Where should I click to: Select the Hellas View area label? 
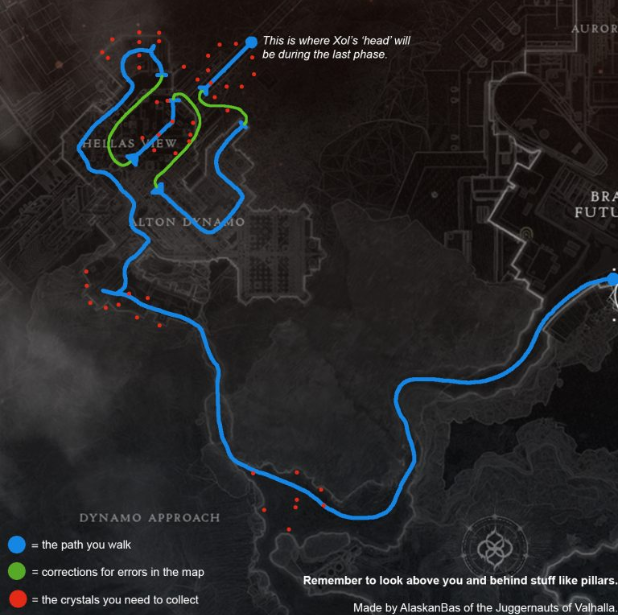132,144
